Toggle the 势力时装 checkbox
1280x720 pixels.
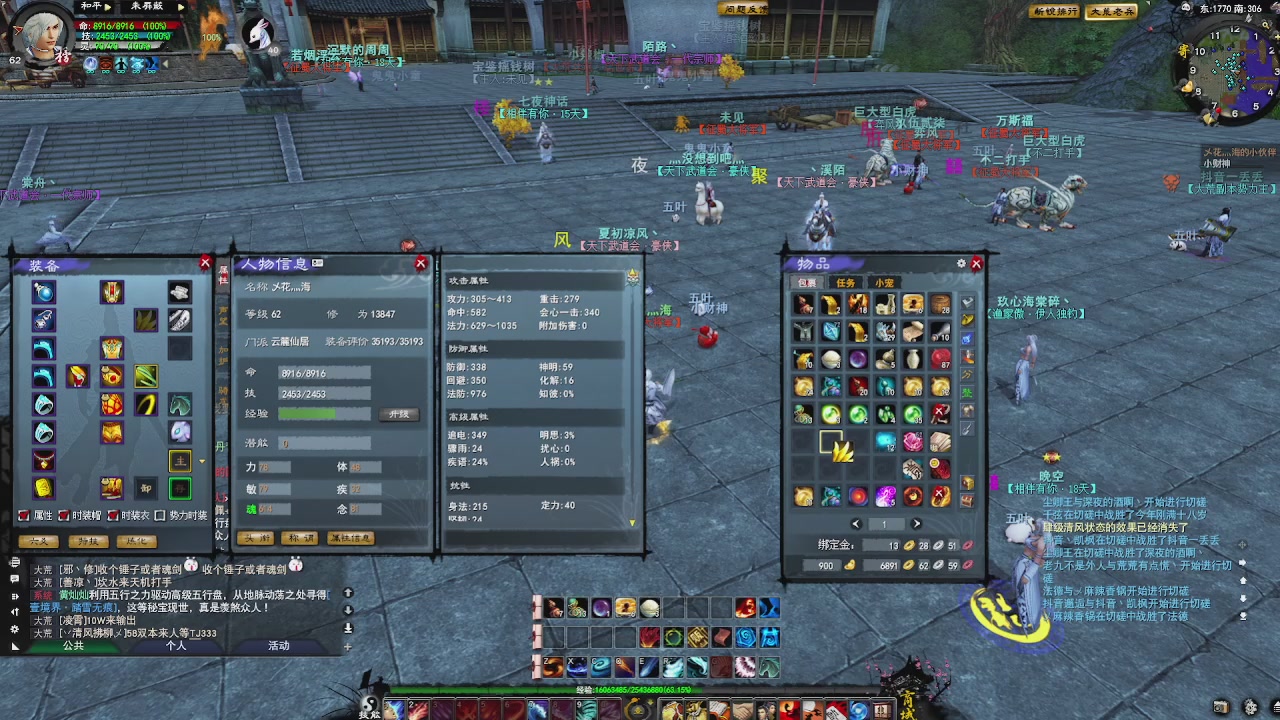tap(161, 516)
